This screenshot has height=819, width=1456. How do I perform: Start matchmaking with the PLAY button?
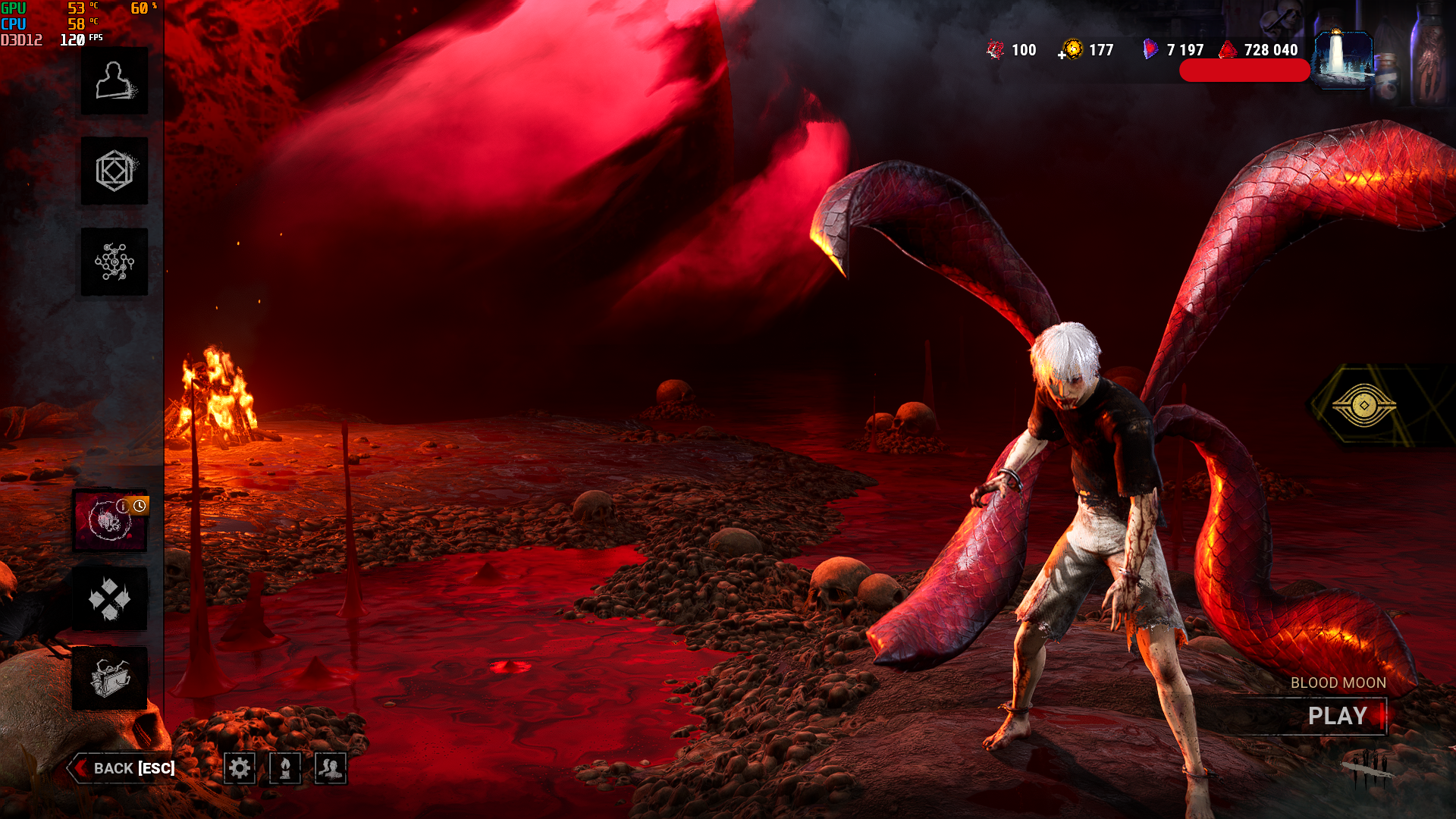(x=1338, y=716)
